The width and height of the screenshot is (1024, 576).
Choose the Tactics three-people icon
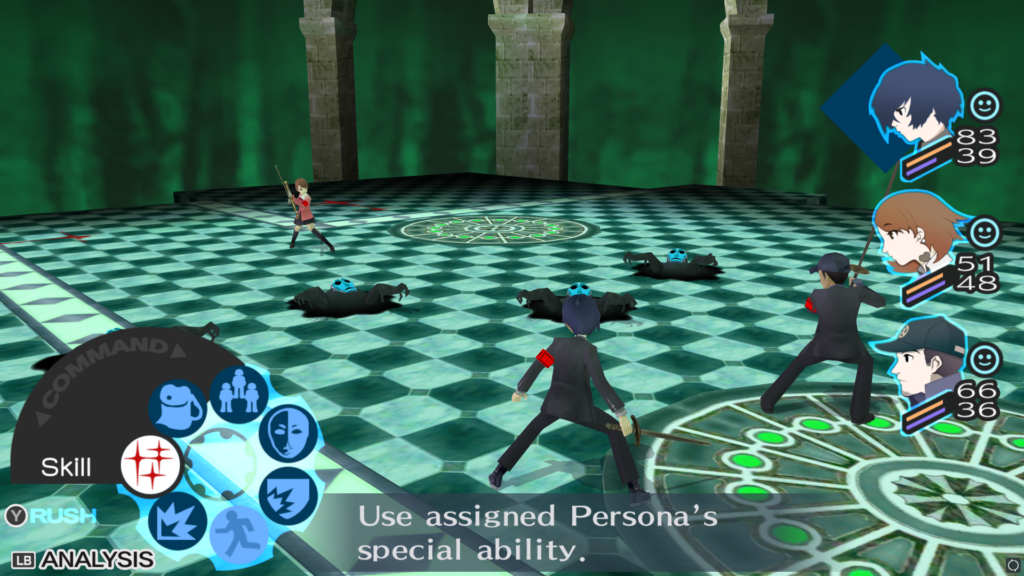coord(239,393)
